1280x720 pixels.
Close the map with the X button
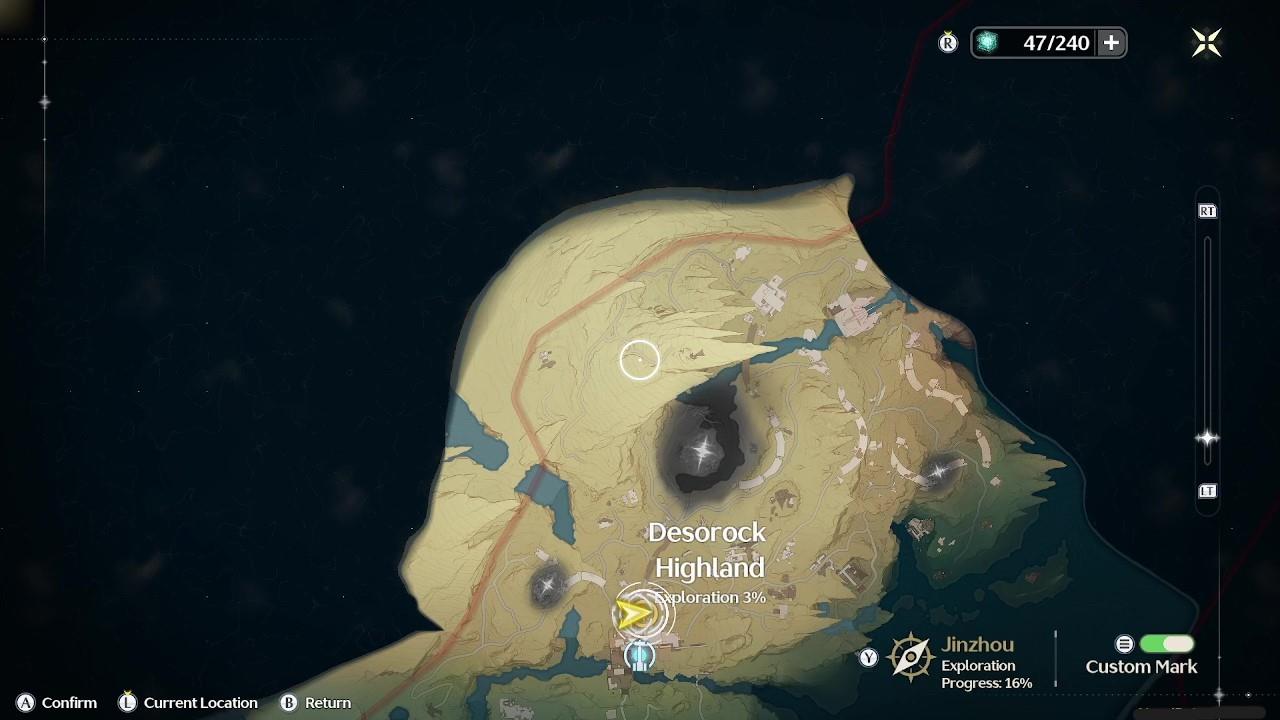coord(1206,42)
